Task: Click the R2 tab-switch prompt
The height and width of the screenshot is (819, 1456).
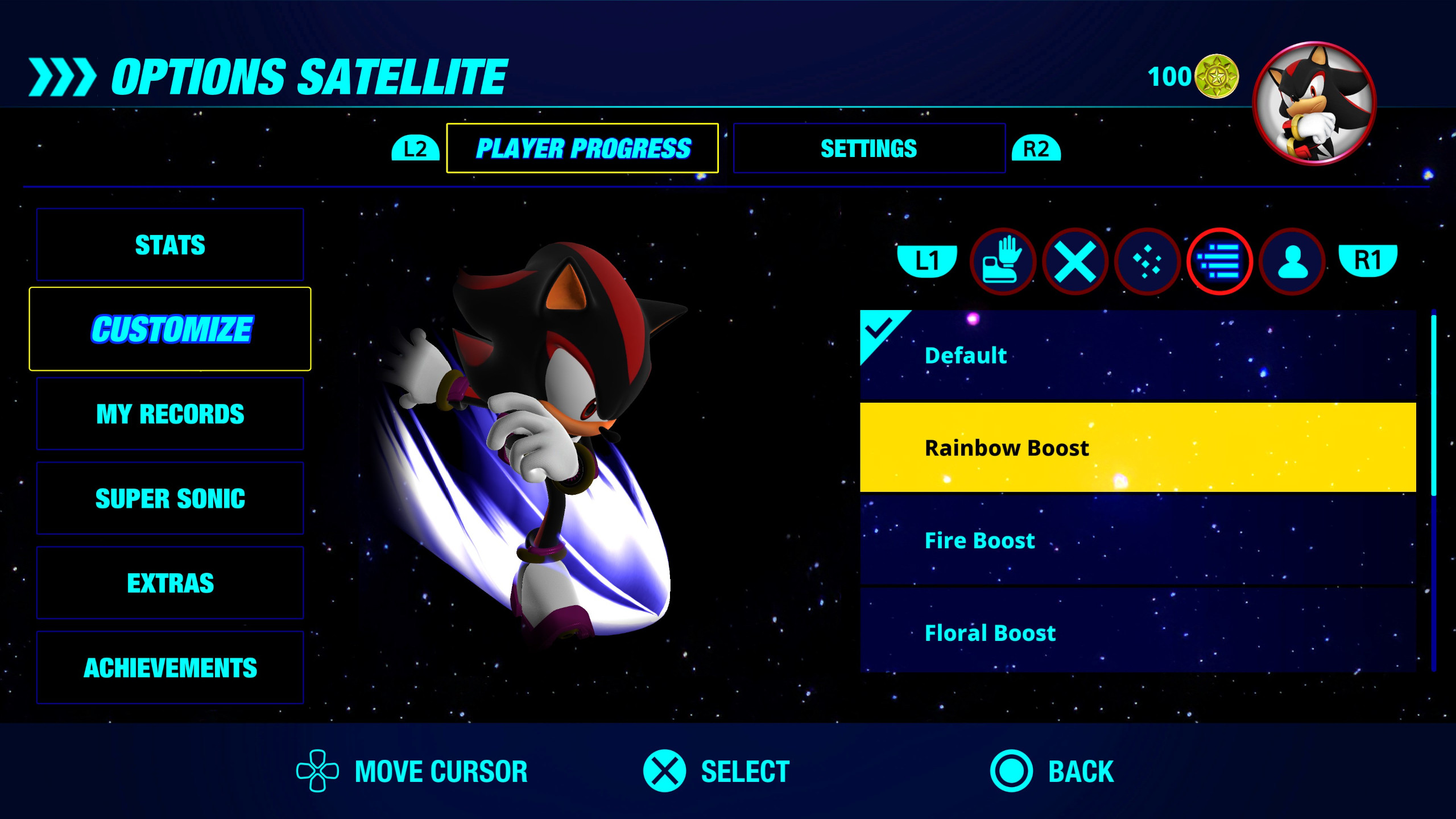Action: (x=1039, y=148)
